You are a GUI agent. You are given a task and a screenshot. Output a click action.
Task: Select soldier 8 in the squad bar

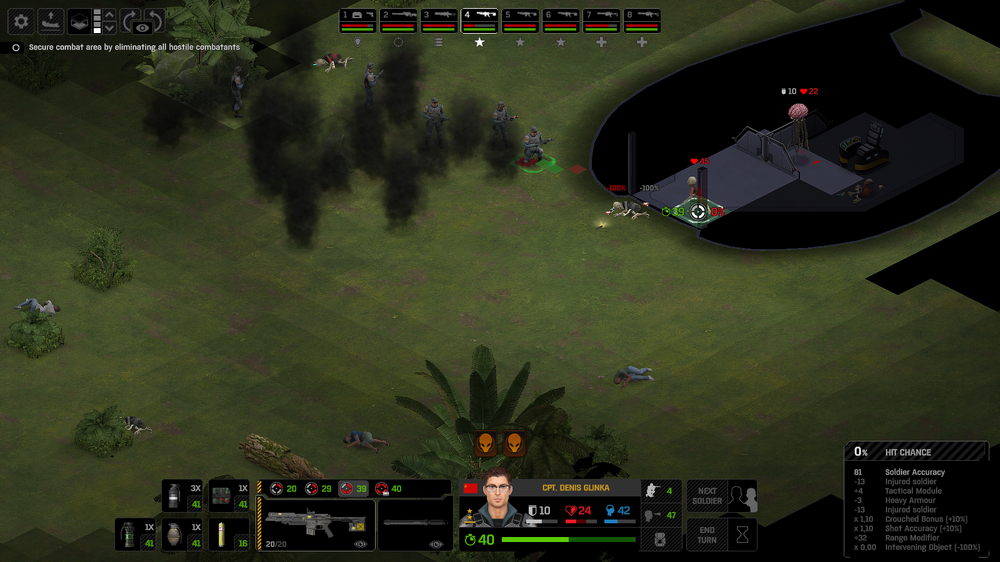642,20
